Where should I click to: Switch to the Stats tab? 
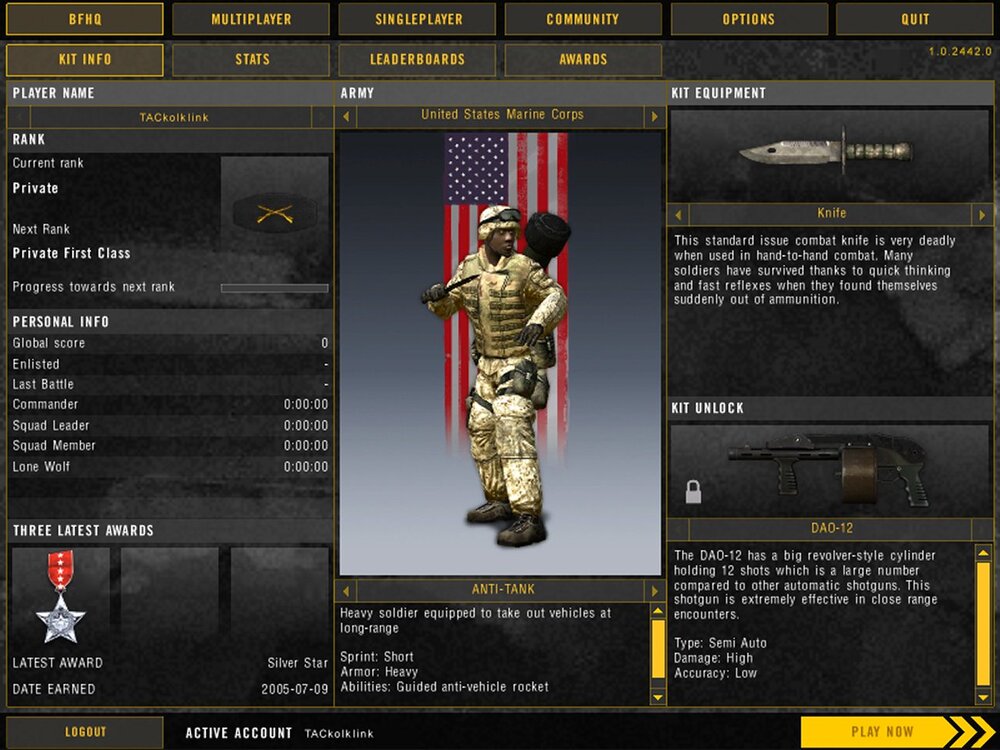click(251, 60)
